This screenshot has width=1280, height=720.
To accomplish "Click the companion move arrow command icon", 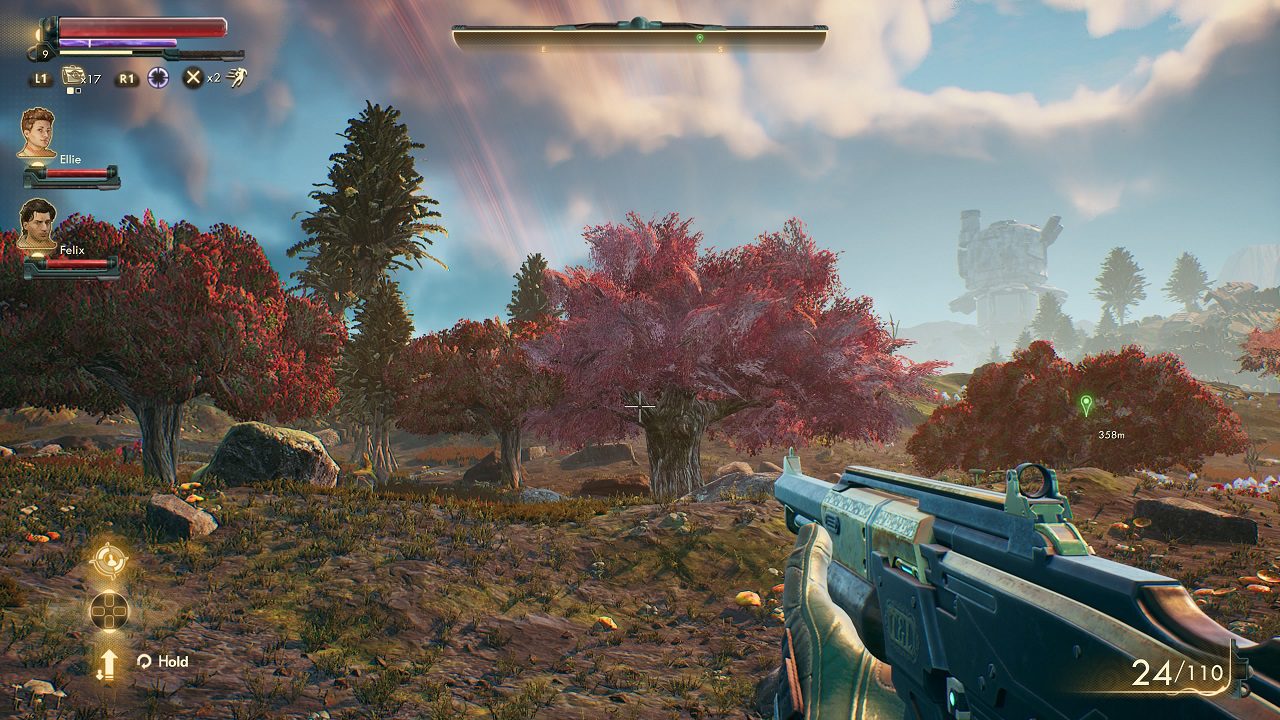I will (x=108, y=664).
